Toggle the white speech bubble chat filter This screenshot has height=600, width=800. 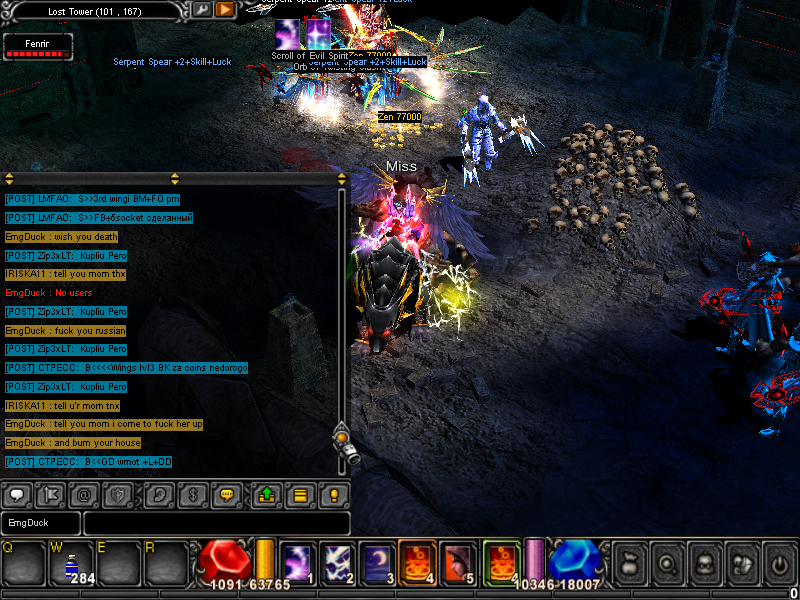tap(17, 494)
